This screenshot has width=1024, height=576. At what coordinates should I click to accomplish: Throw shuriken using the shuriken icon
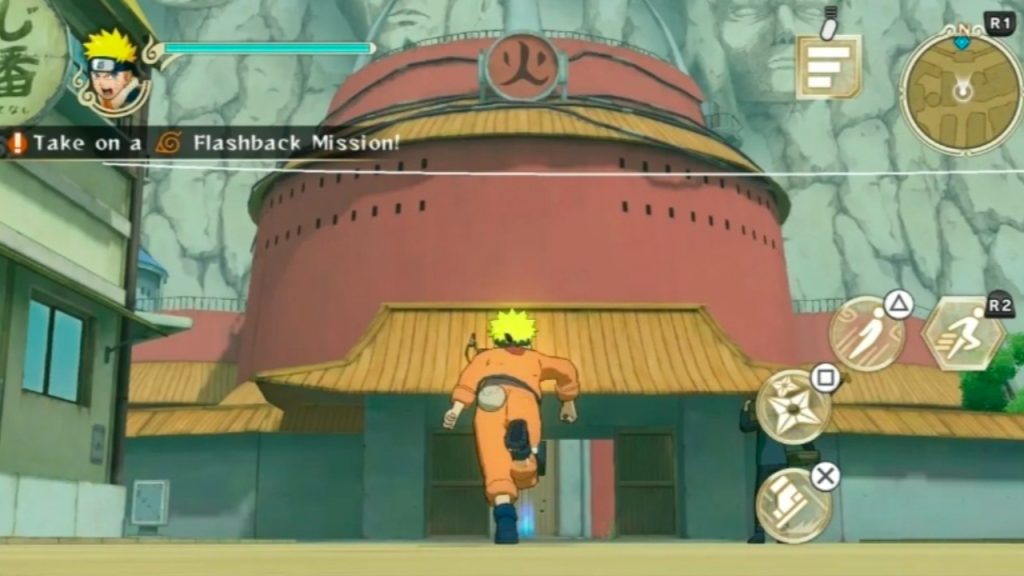[794, 407]
